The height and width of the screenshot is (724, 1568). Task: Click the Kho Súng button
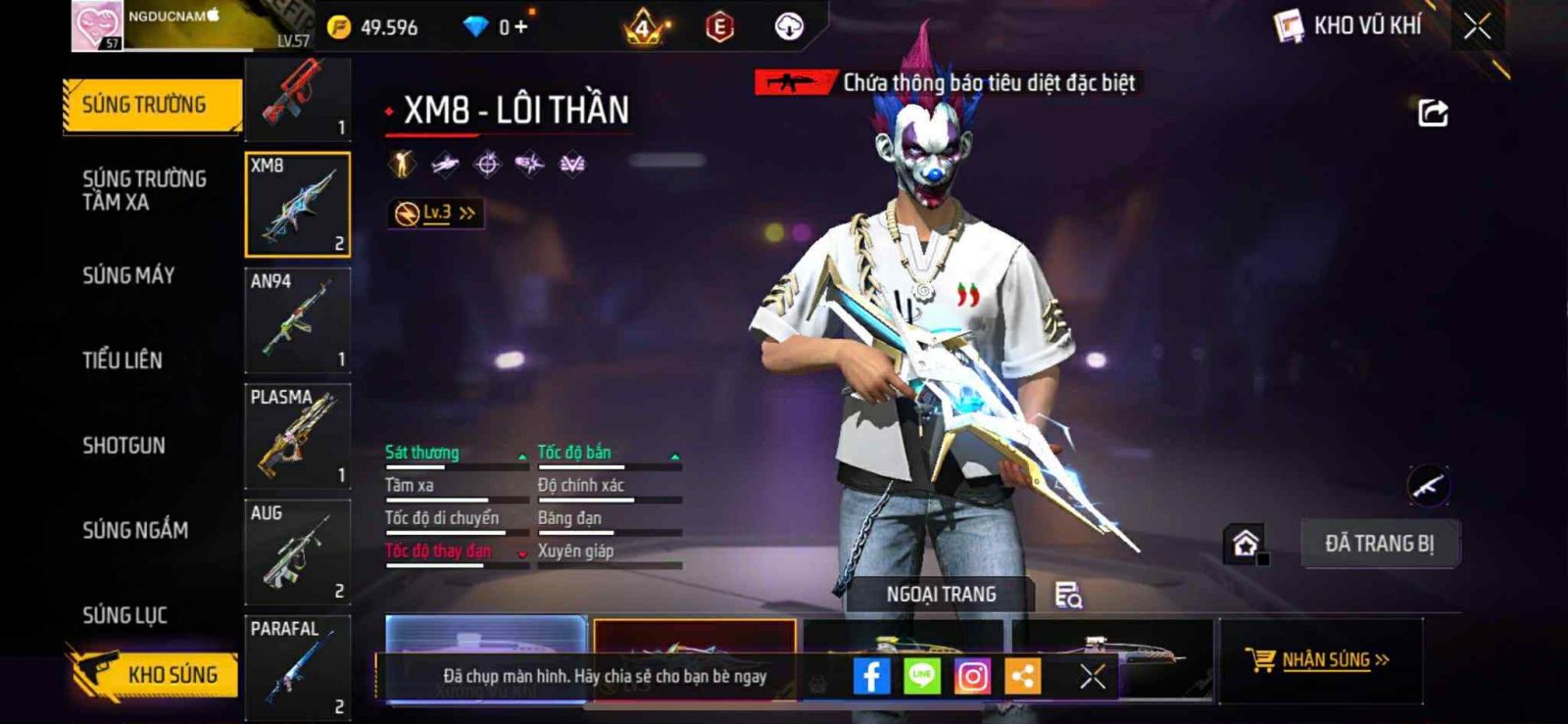click(x=155, y=674)
